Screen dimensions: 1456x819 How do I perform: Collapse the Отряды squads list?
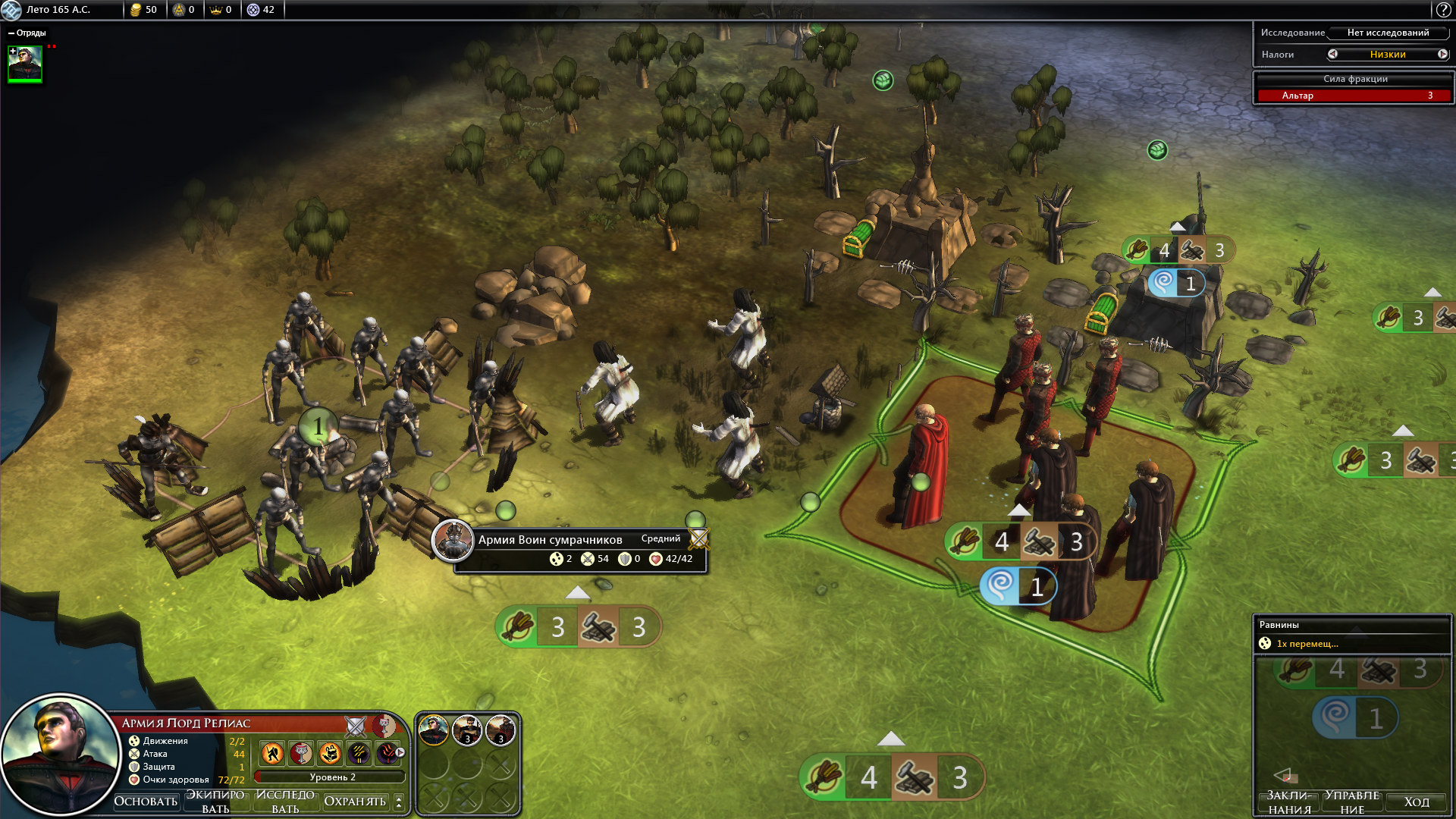[x=11, y=33]
